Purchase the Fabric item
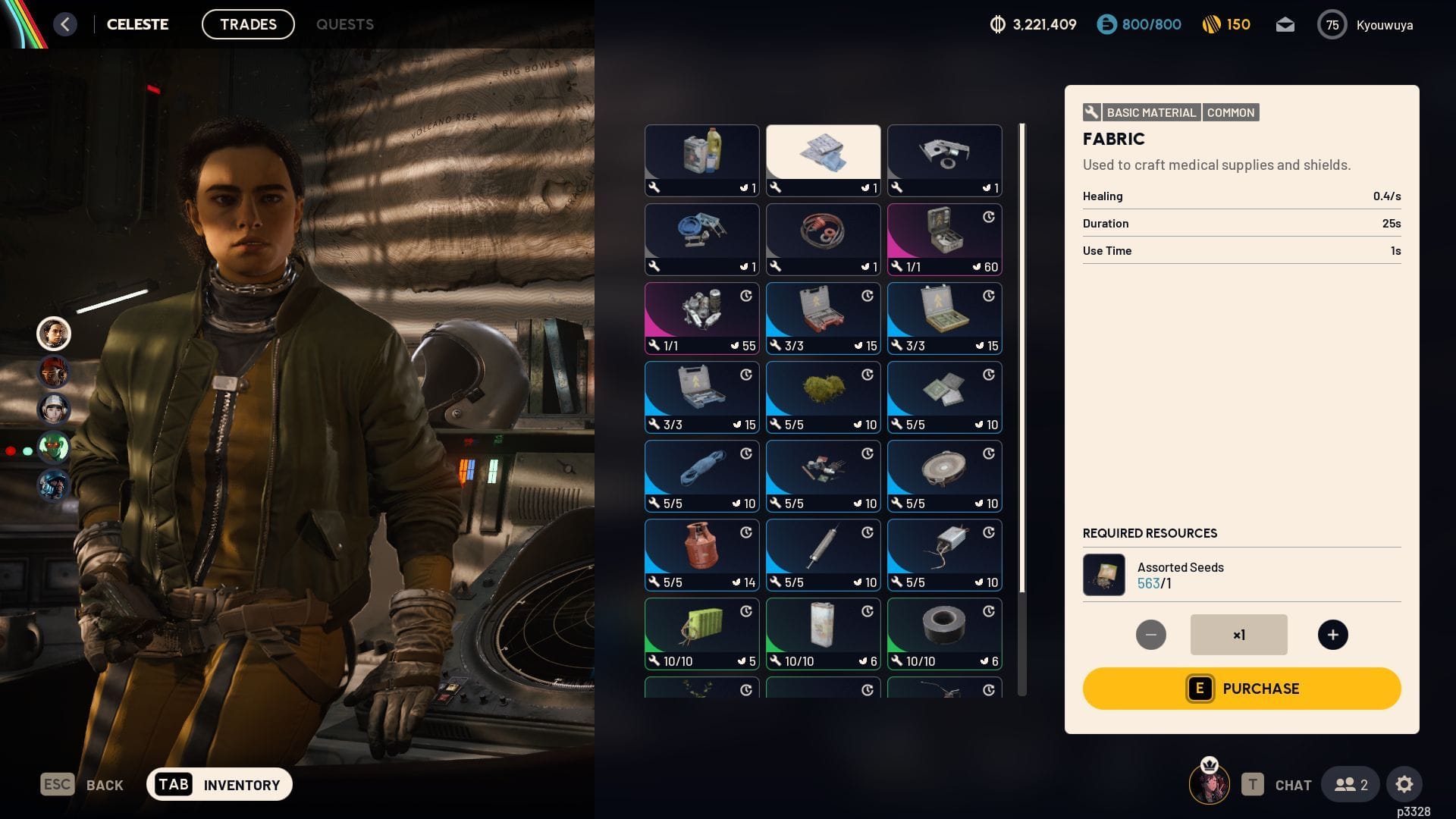This screenshot has height=819, width=1456. (1241, 689)
